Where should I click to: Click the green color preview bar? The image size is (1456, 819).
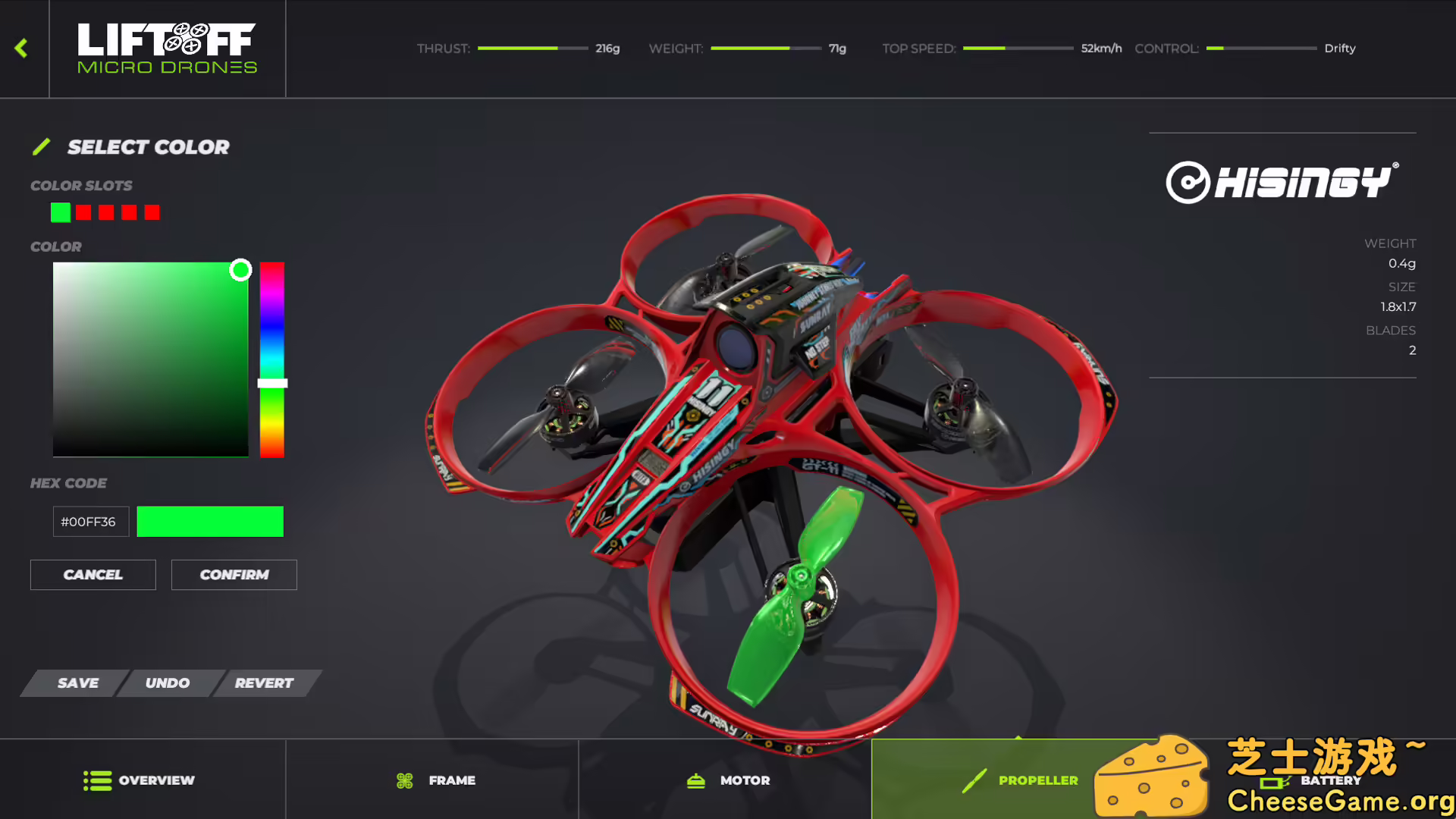click(x=210, y=521)
